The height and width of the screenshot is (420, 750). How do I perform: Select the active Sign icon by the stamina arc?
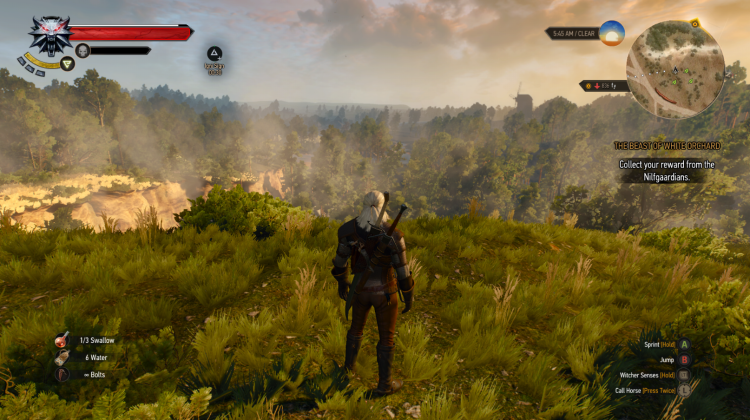(68, 64)
